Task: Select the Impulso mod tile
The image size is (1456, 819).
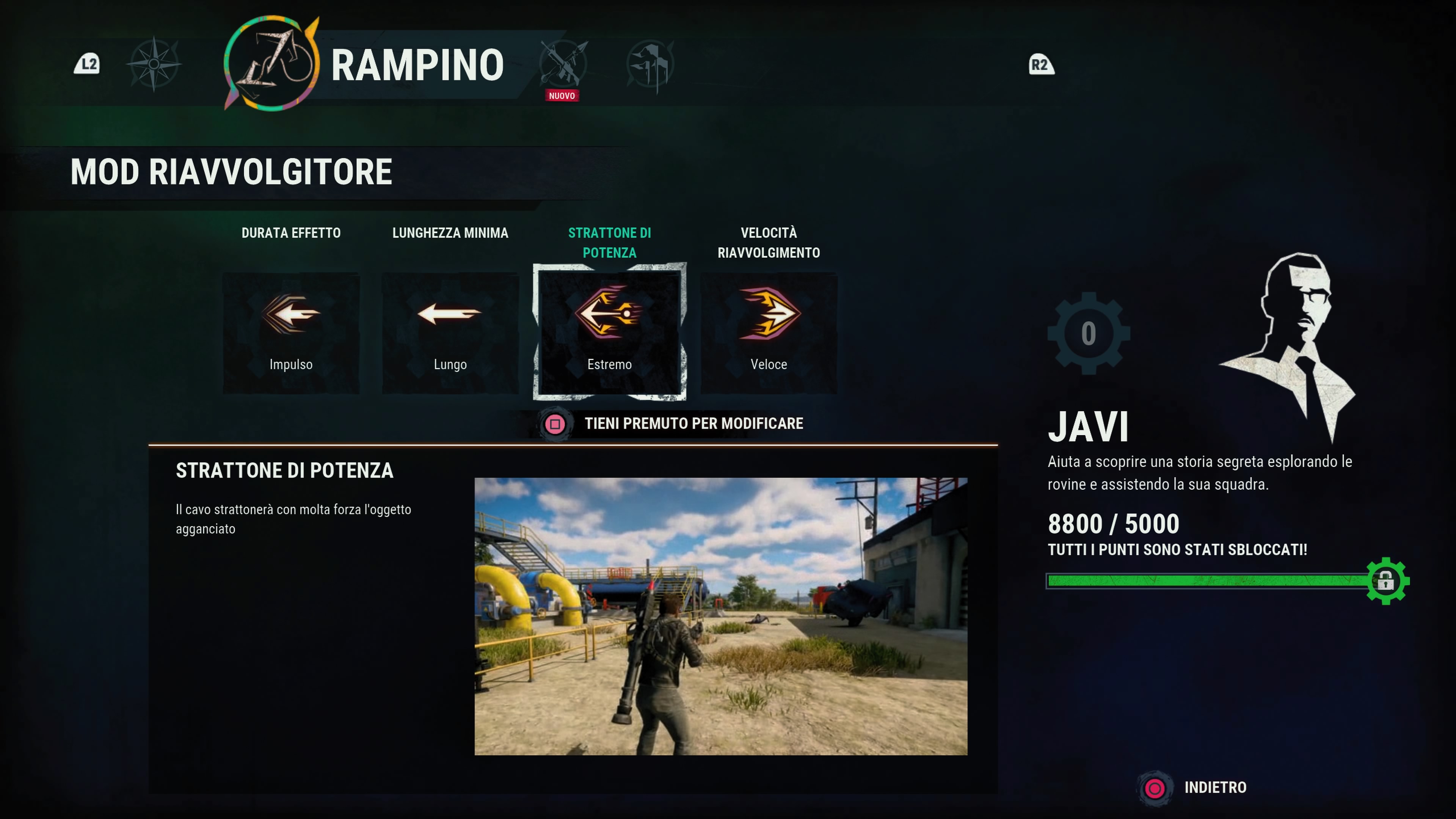Action: [290, 333]
